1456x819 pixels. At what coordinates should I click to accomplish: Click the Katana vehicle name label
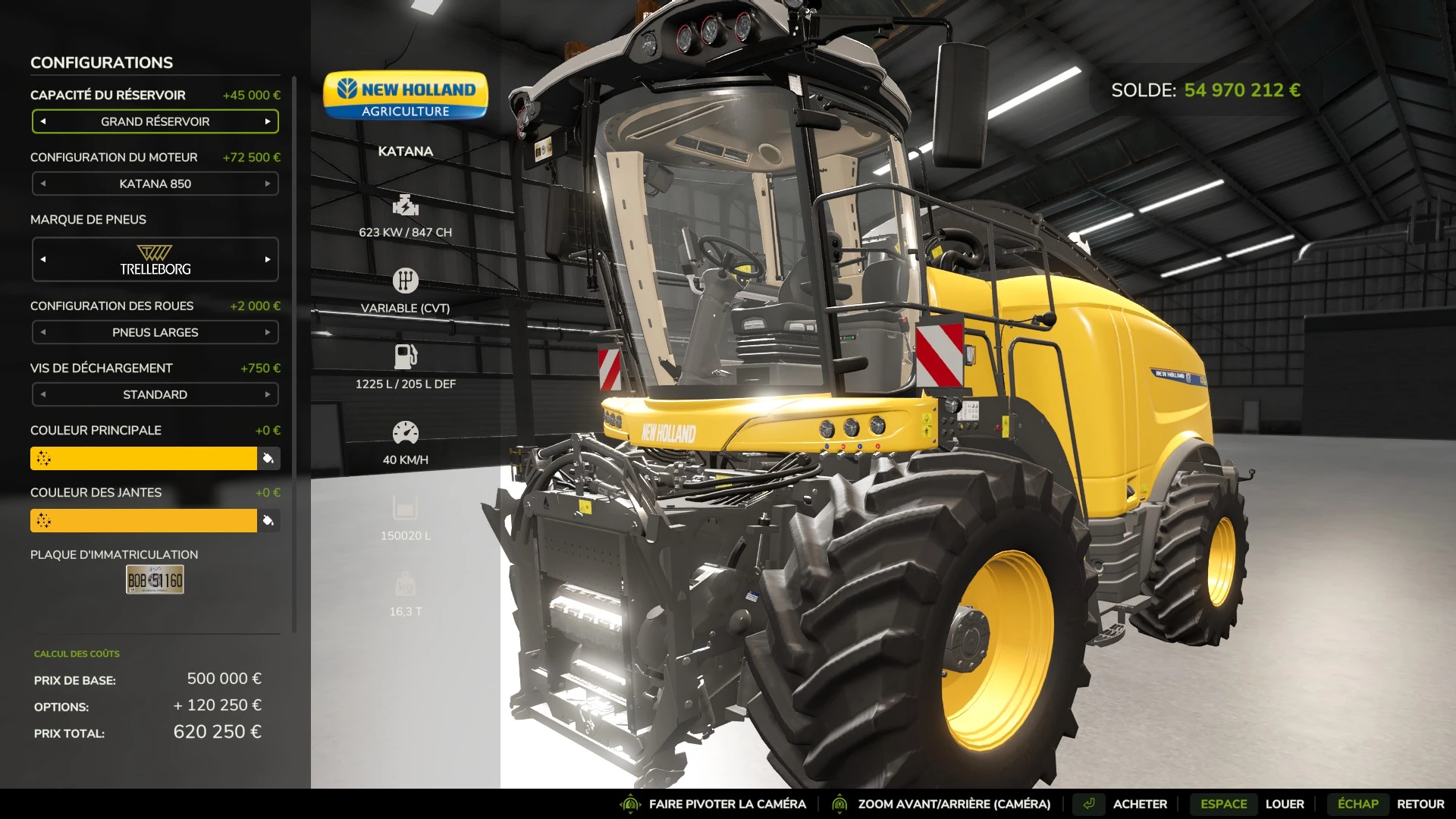406,151
